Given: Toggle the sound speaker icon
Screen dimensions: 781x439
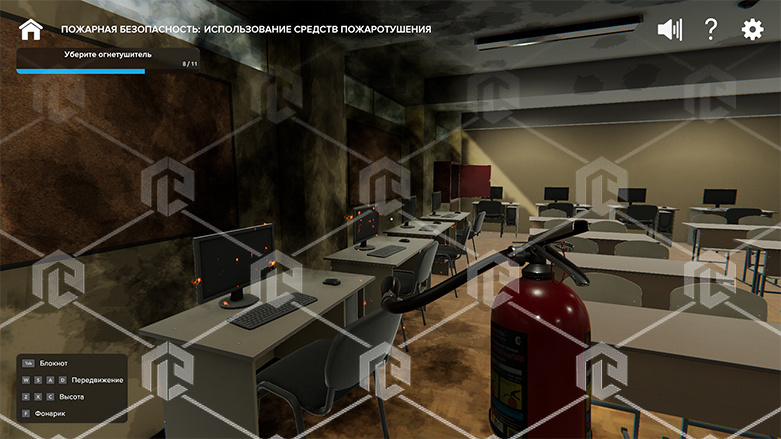Looking at the screenshot, I should coord(669,29).
